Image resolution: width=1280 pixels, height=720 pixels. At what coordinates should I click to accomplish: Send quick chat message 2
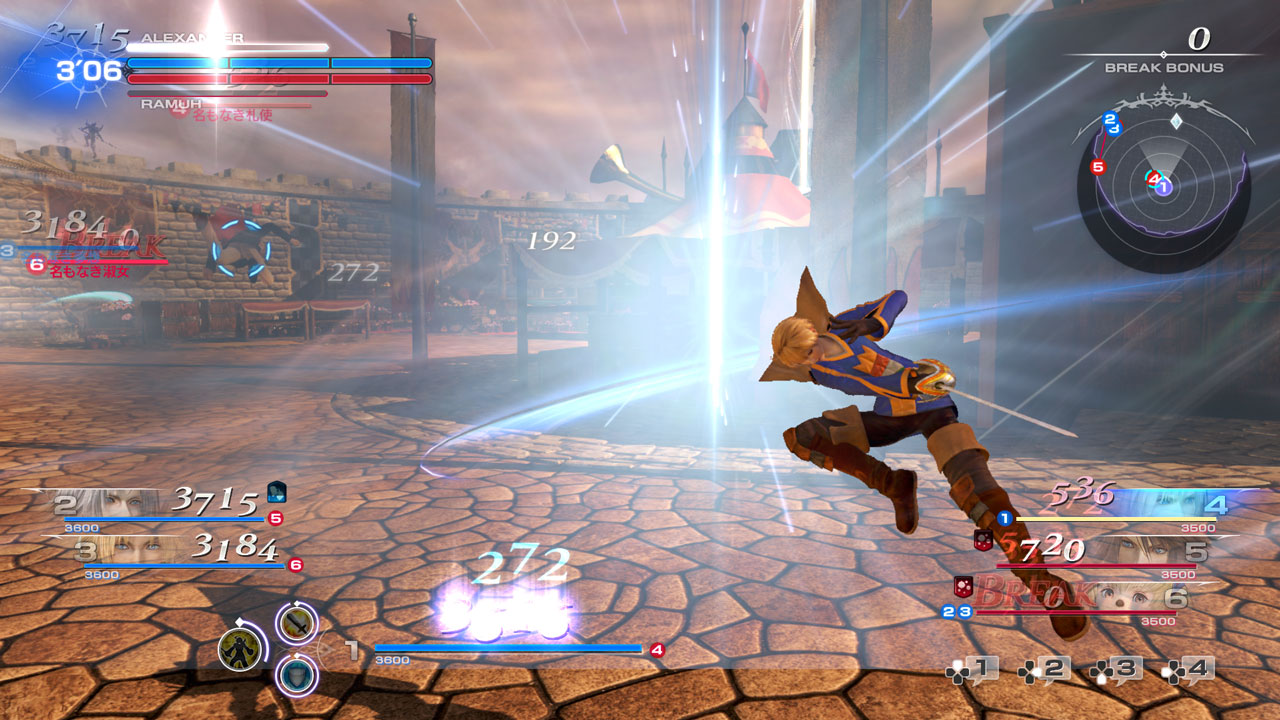(x=1044, y=669)
